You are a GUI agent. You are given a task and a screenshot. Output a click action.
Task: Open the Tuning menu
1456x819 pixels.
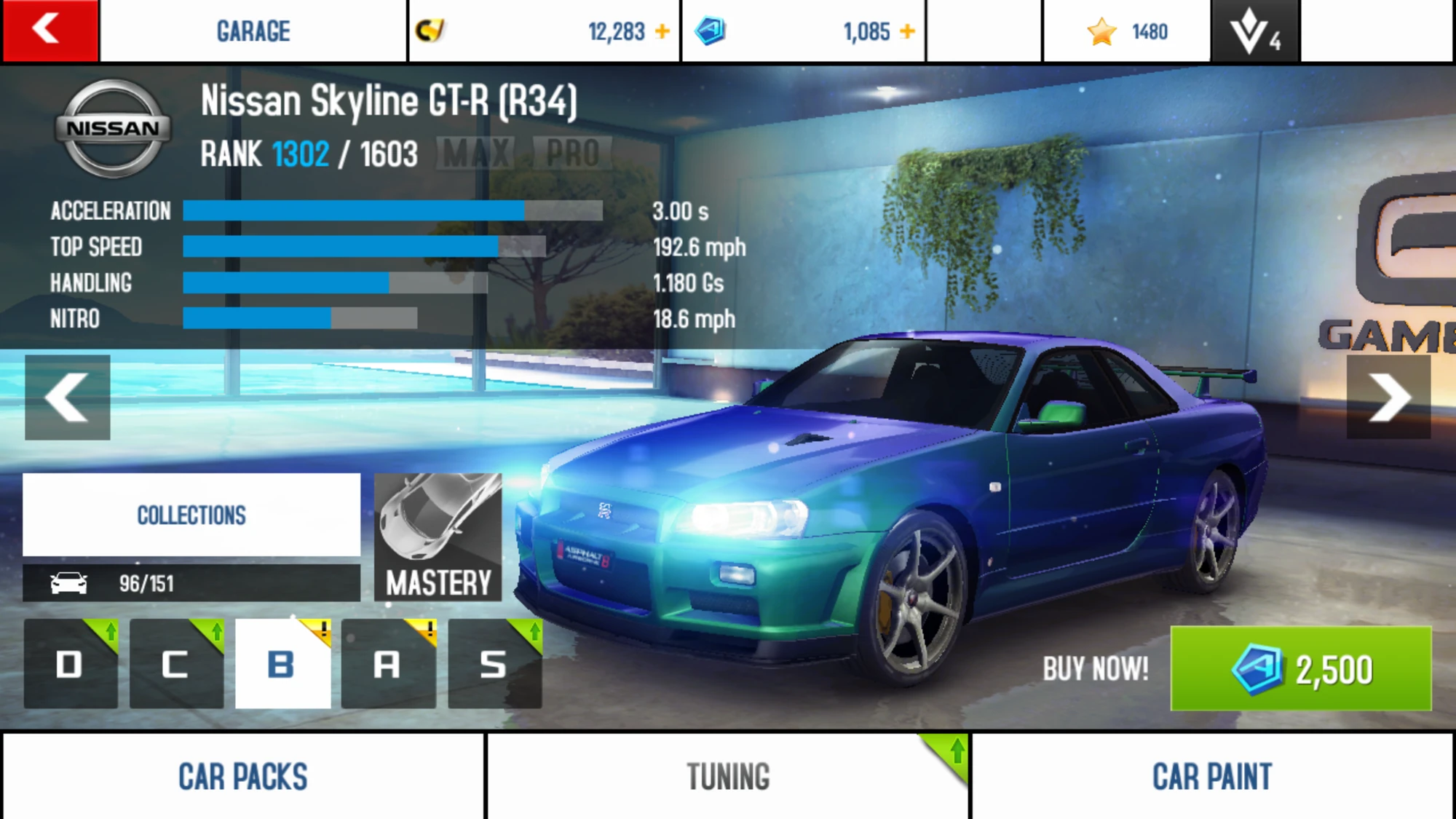tap(728, 776)
